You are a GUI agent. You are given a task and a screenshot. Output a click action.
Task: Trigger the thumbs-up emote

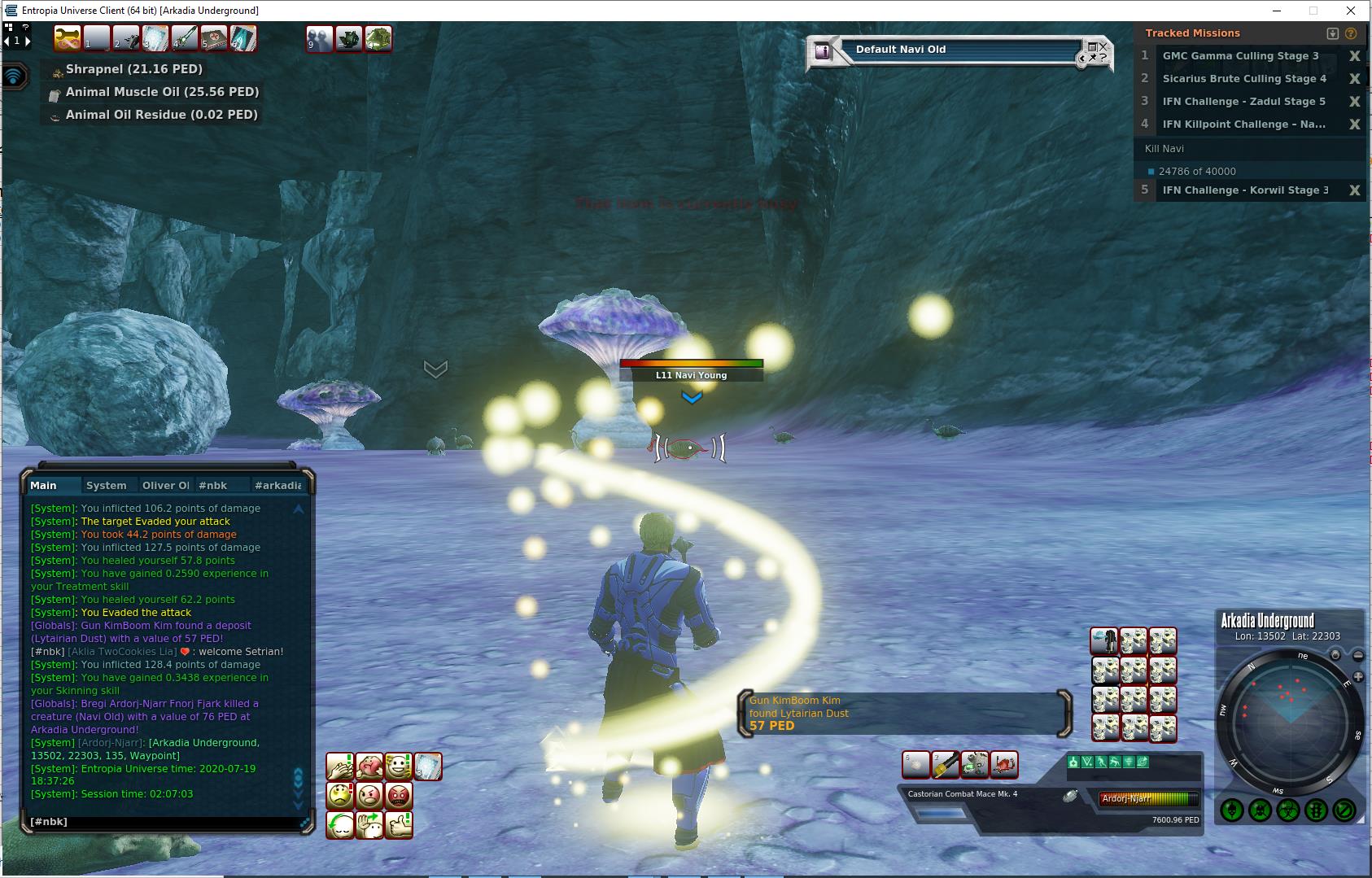click(x=399, y=824)
